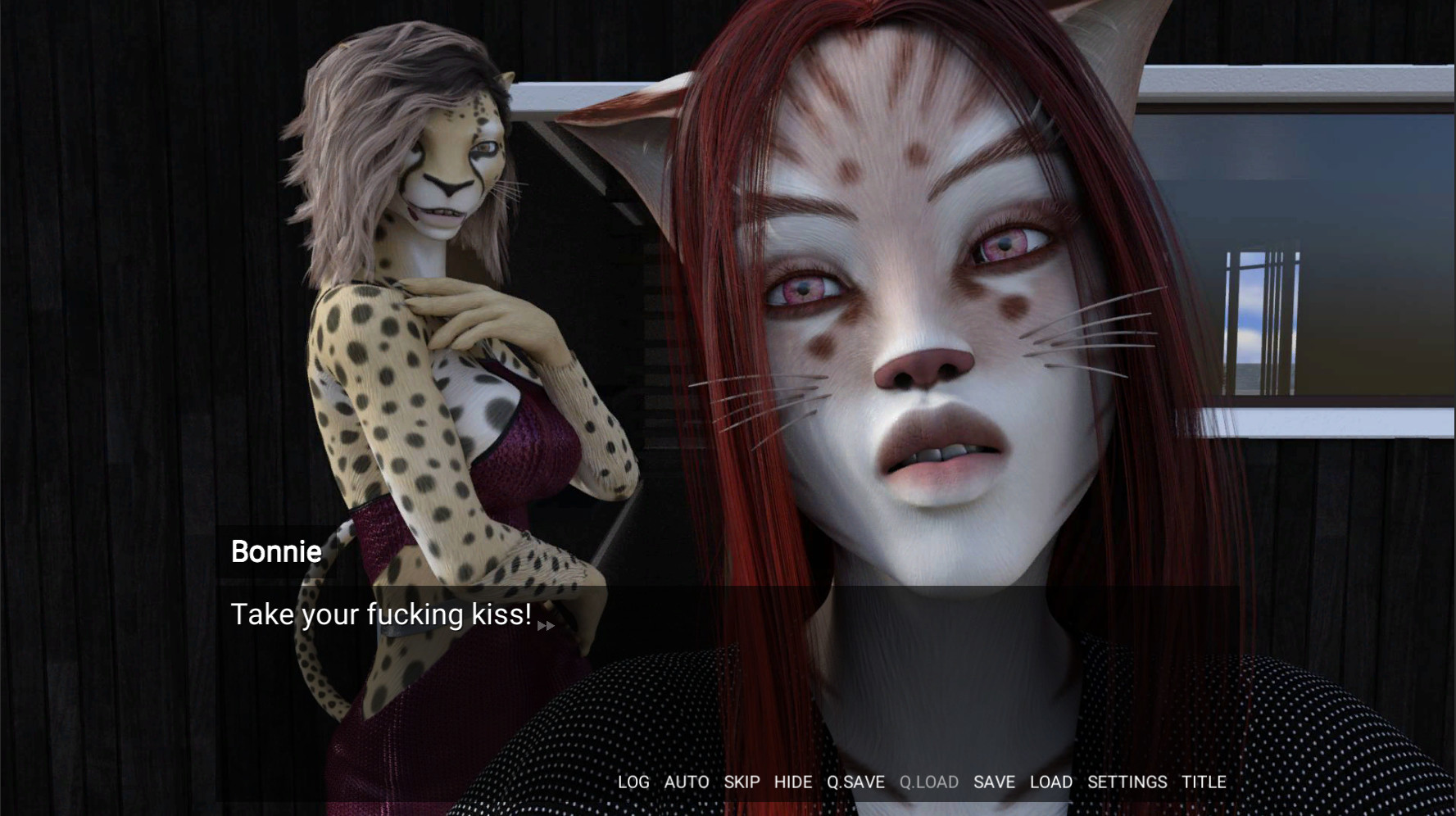Activate SKIP to fast-forward dialogue
This screenshot has height=816, width=1456.
[x=740, y=782]
